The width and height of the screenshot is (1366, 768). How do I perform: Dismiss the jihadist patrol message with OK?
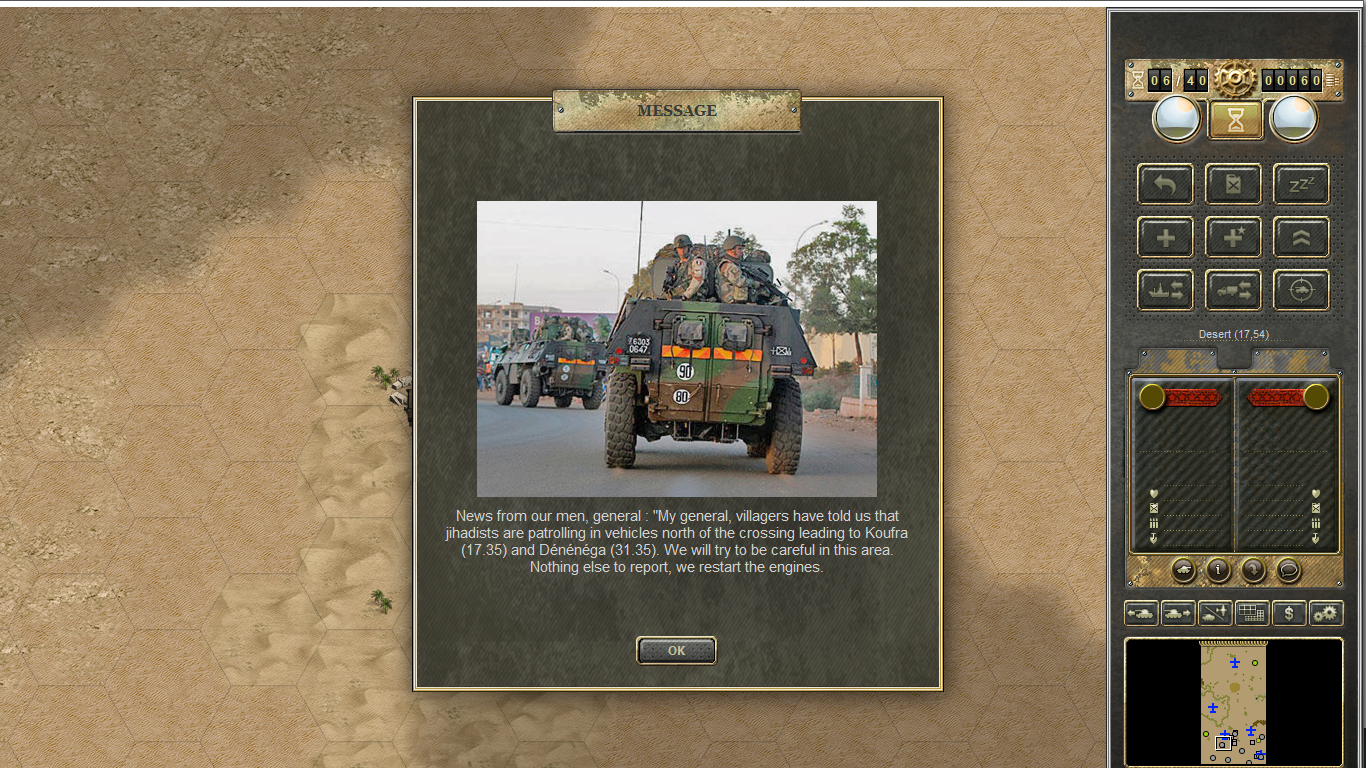[x=676, y=650]
